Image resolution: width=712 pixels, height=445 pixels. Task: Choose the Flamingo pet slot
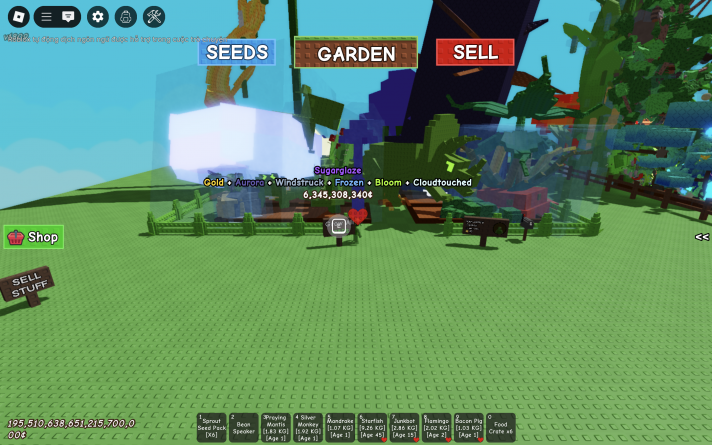436,427
